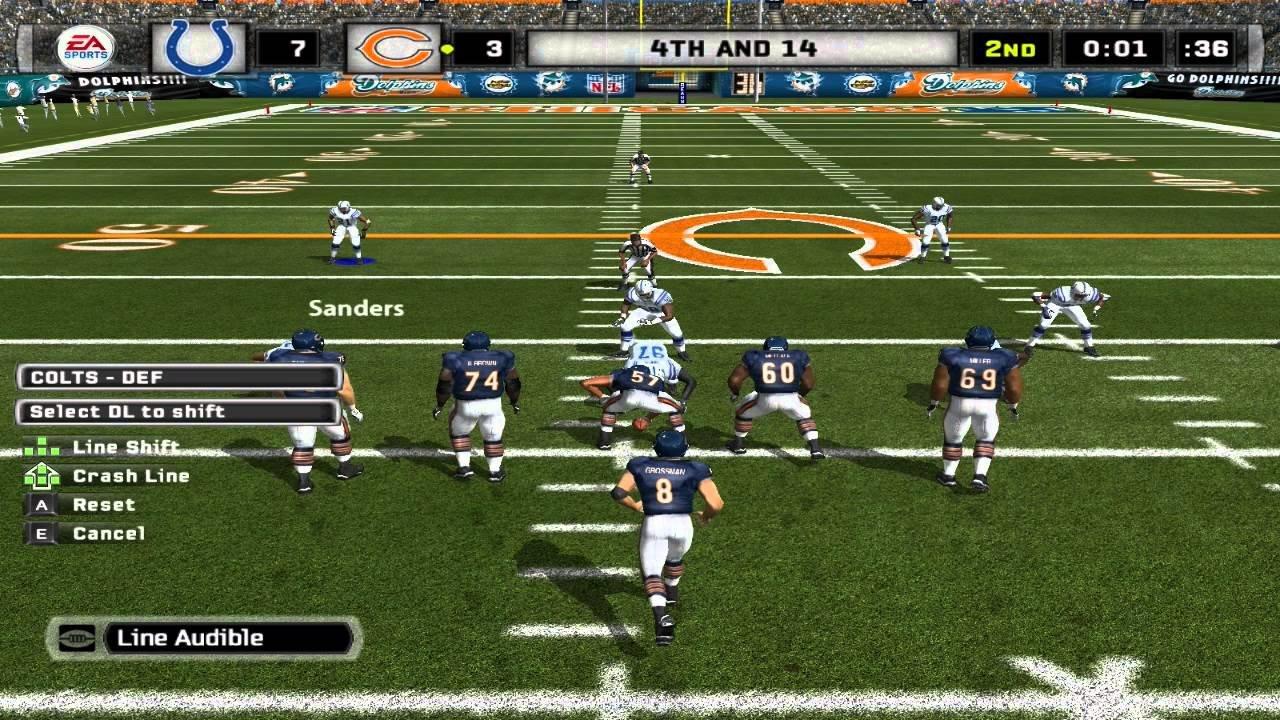Expand the COLTS - DEF panel header
The height and width of the screenshot is (720, 1280).
coord(180,377)
